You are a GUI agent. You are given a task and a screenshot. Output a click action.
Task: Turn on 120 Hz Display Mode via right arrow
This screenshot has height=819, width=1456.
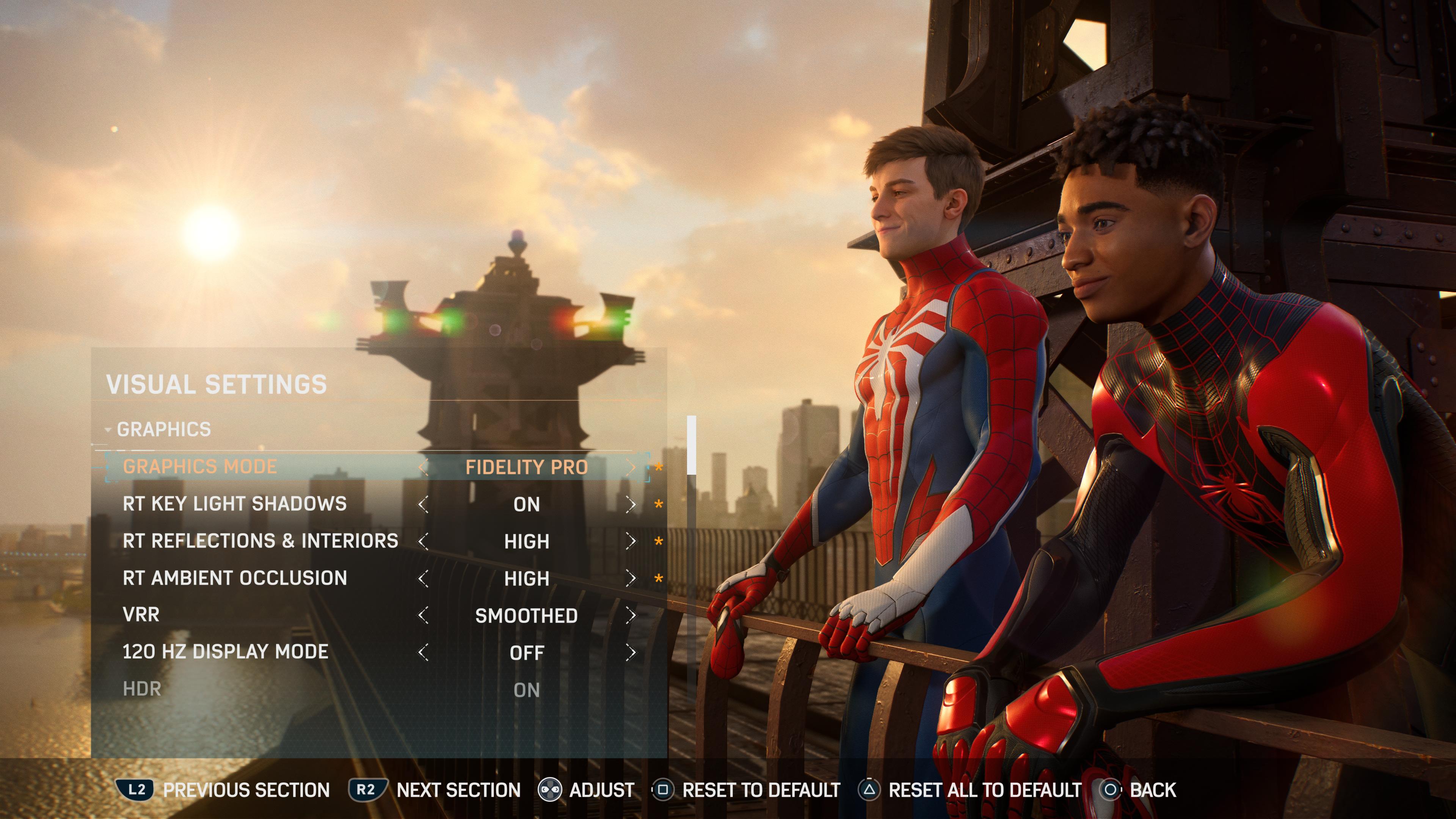tap(631, 653)
